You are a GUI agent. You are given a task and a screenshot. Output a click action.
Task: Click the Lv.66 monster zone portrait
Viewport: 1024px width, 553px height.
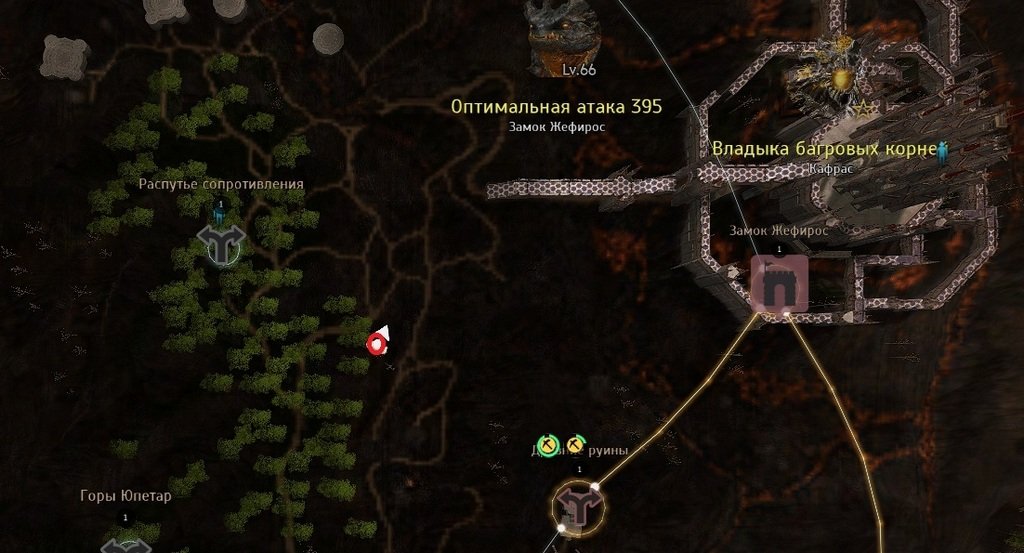click(565, 36)
